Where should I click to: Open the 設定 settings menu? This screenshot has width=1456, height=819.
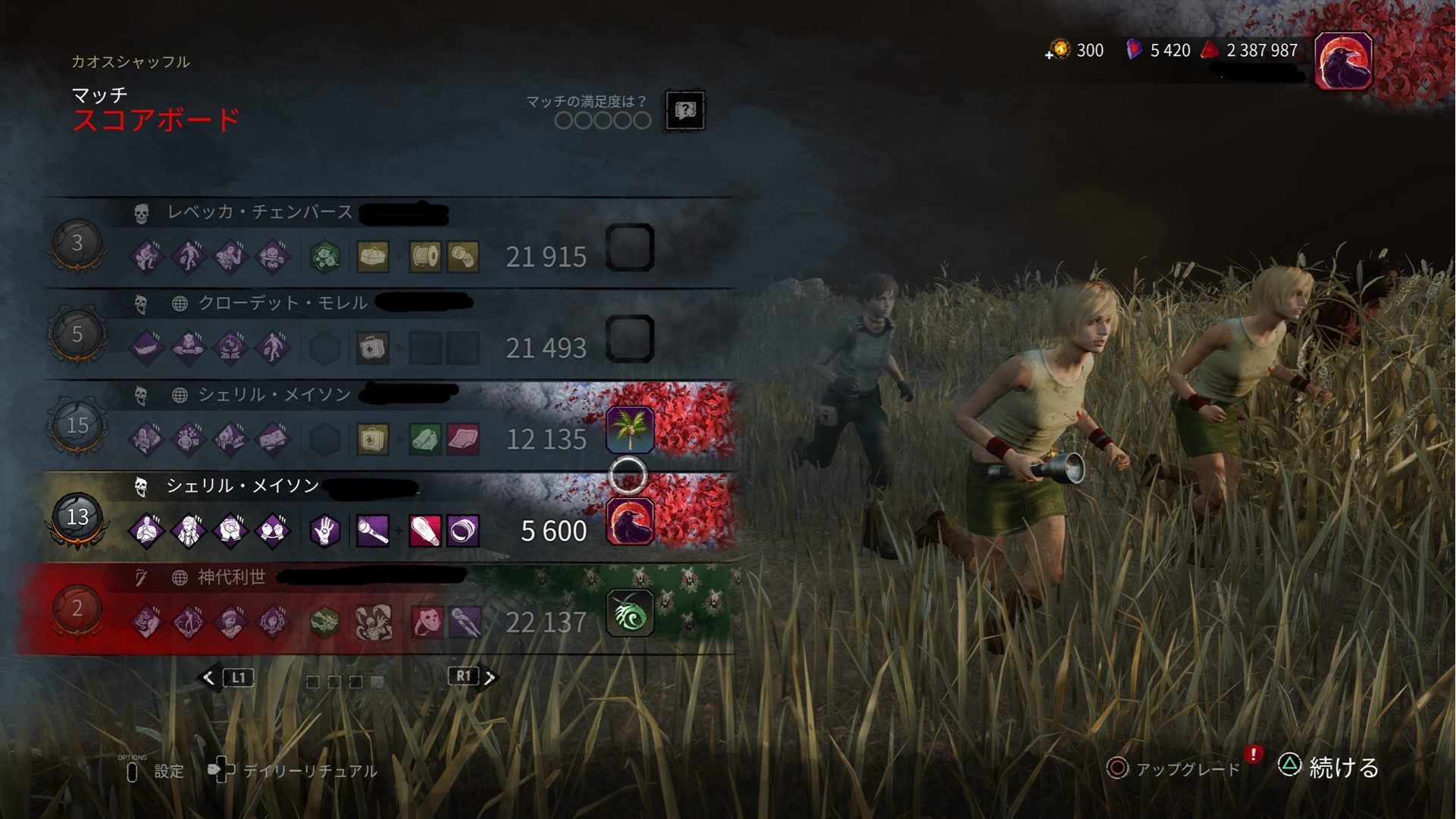pos(155,771)
